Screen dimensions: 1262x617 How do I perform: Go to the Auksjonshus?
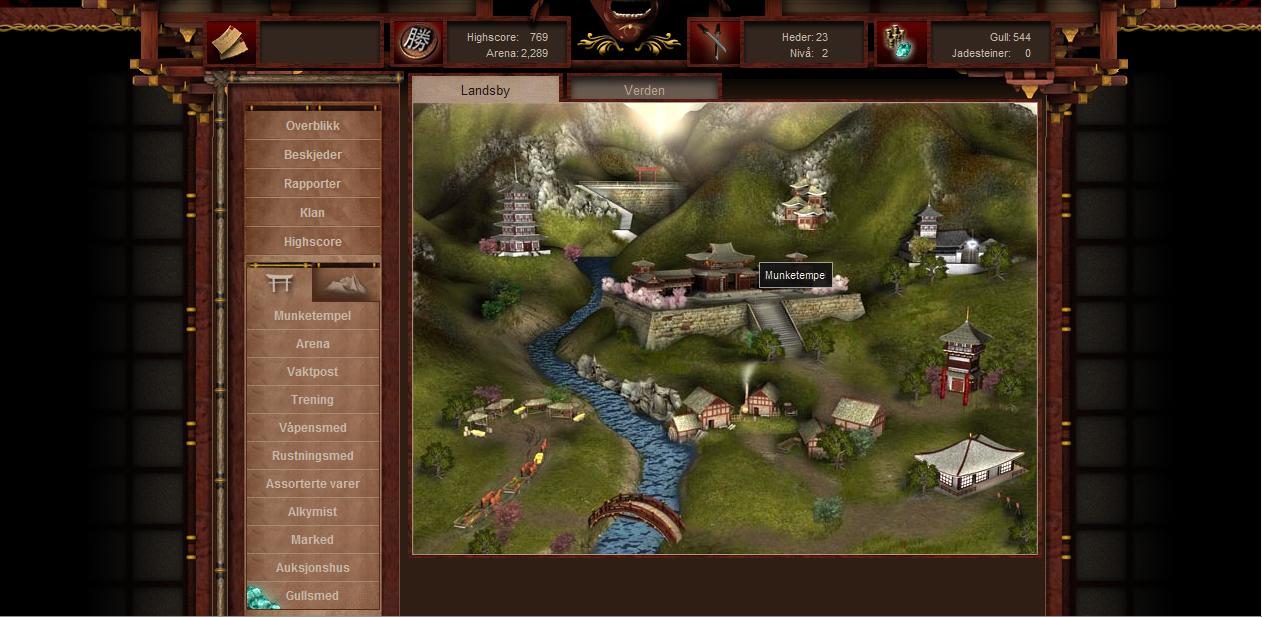[312, 568]
